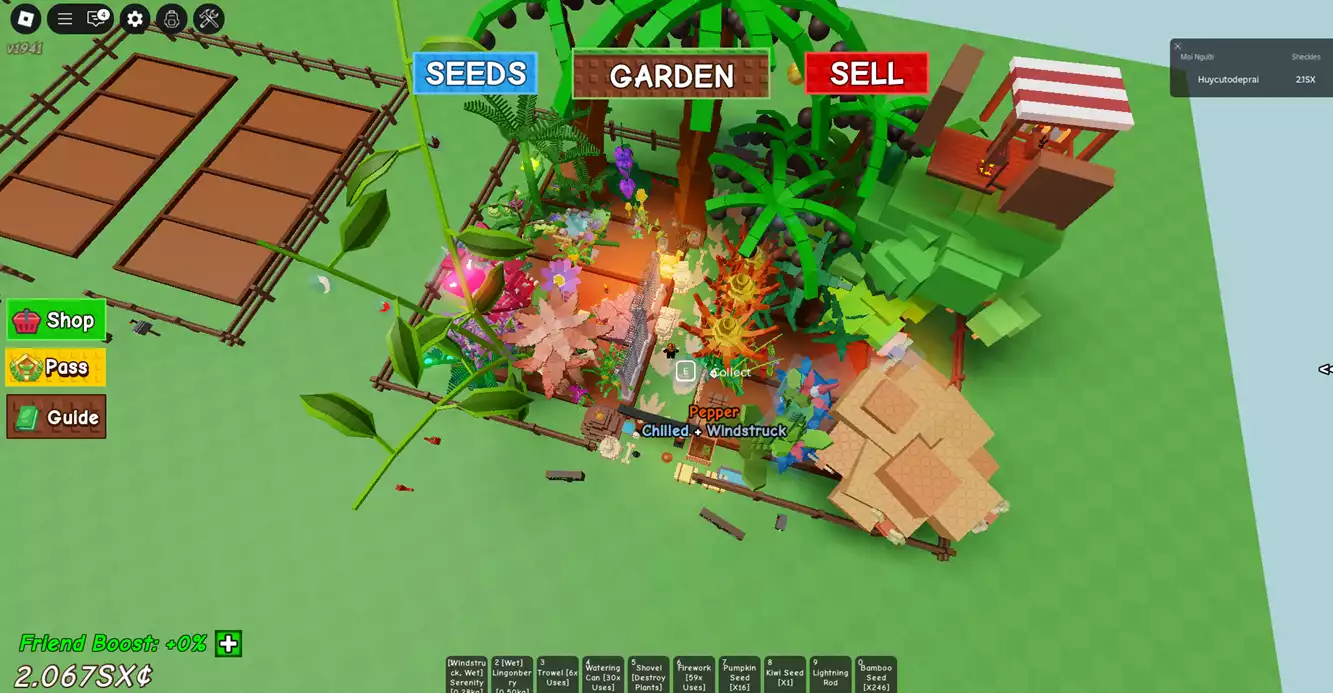
Task: Equip the Shovel from the hotbar
Action: 648,675
